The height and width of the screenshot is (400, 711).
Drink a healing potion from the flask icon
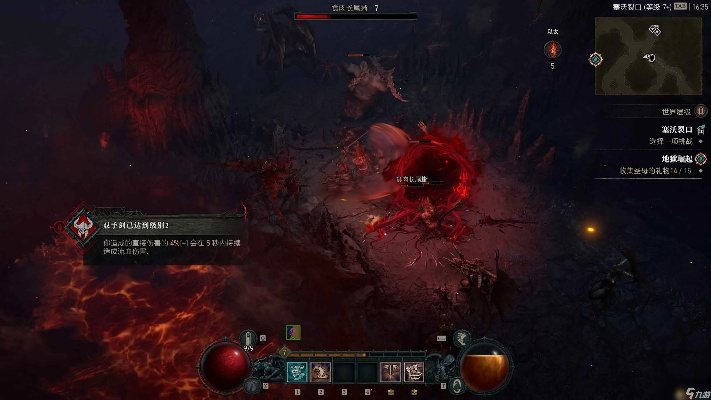click(248, 338)
